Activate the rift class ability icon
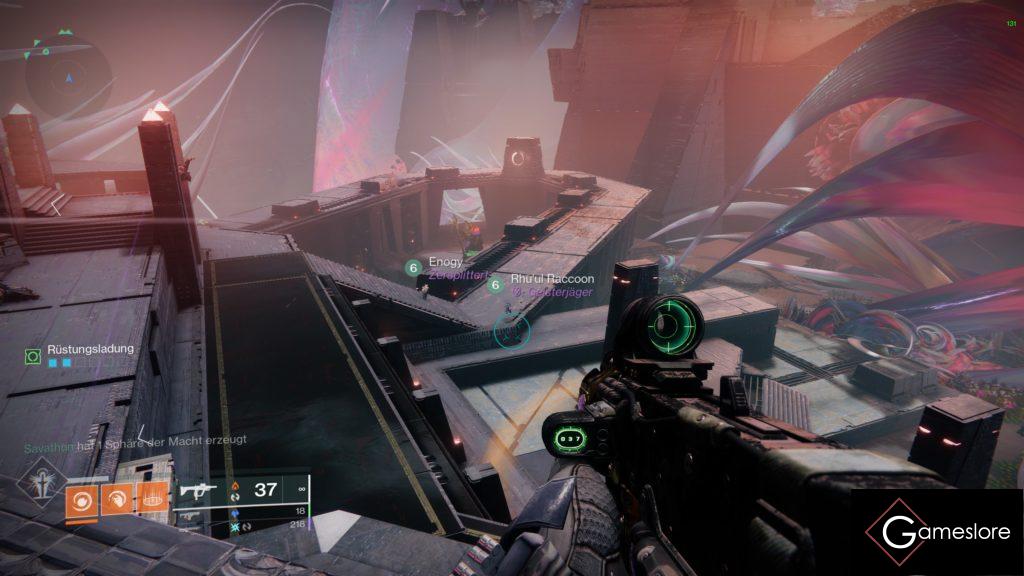Screen dimensions: 1024x576 click(x=153, y=498)
